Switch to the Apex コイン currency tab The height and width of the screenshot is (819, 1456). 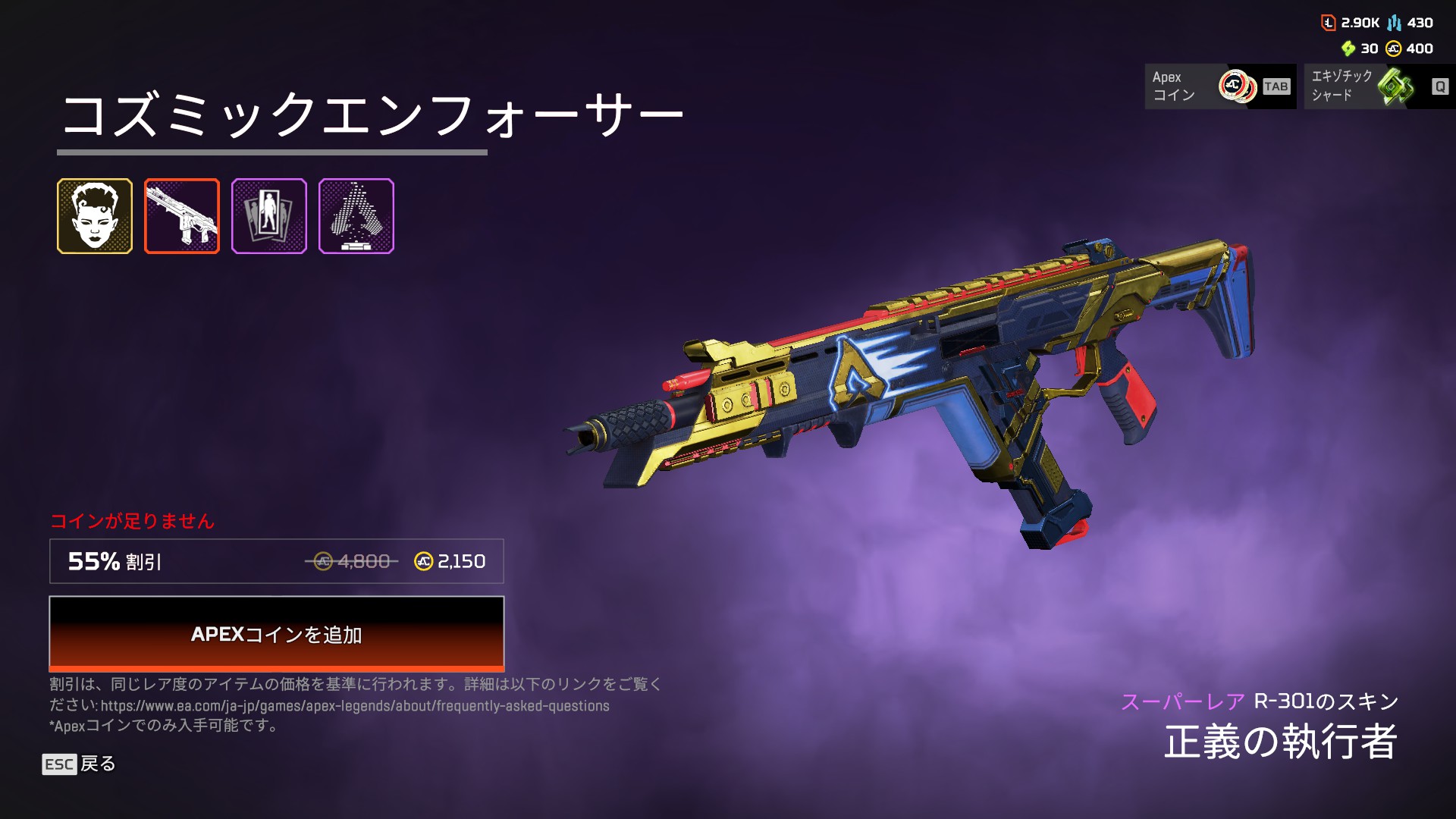[1219, 86]
